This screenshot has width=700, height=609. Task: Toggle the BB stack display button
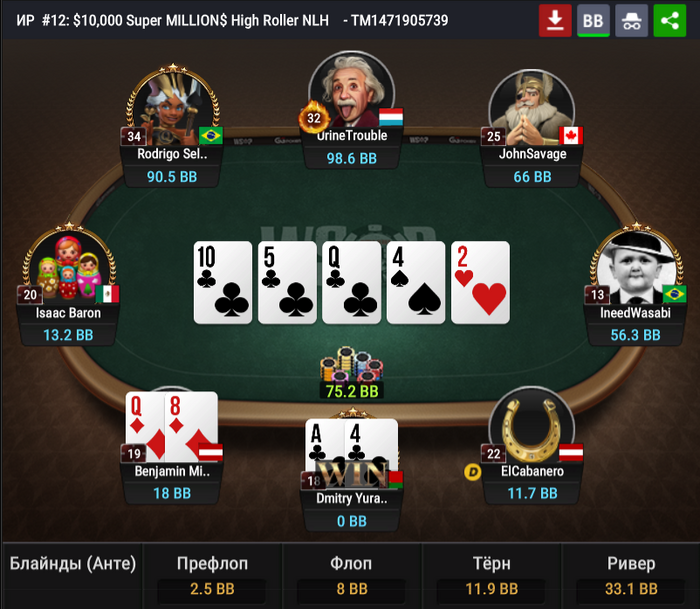click(593, 20)
